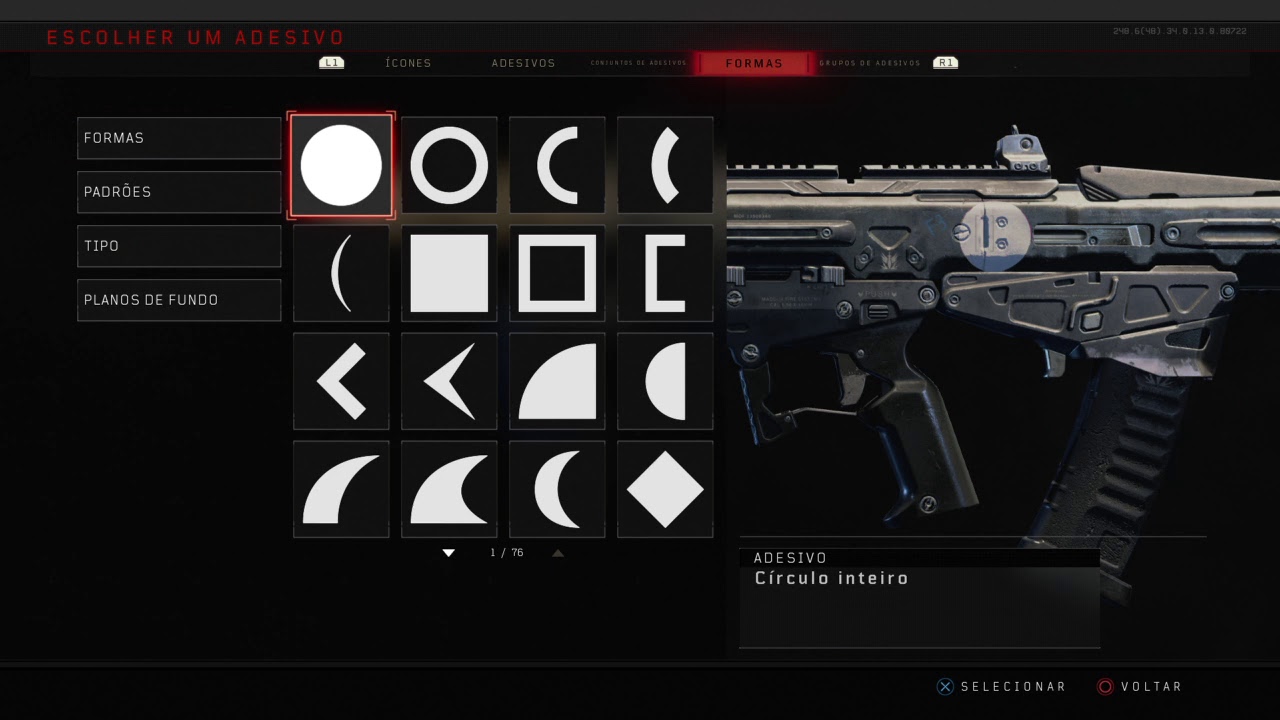Select the full white circle sticker
The image size is (1280, 720).
point(341,165)
